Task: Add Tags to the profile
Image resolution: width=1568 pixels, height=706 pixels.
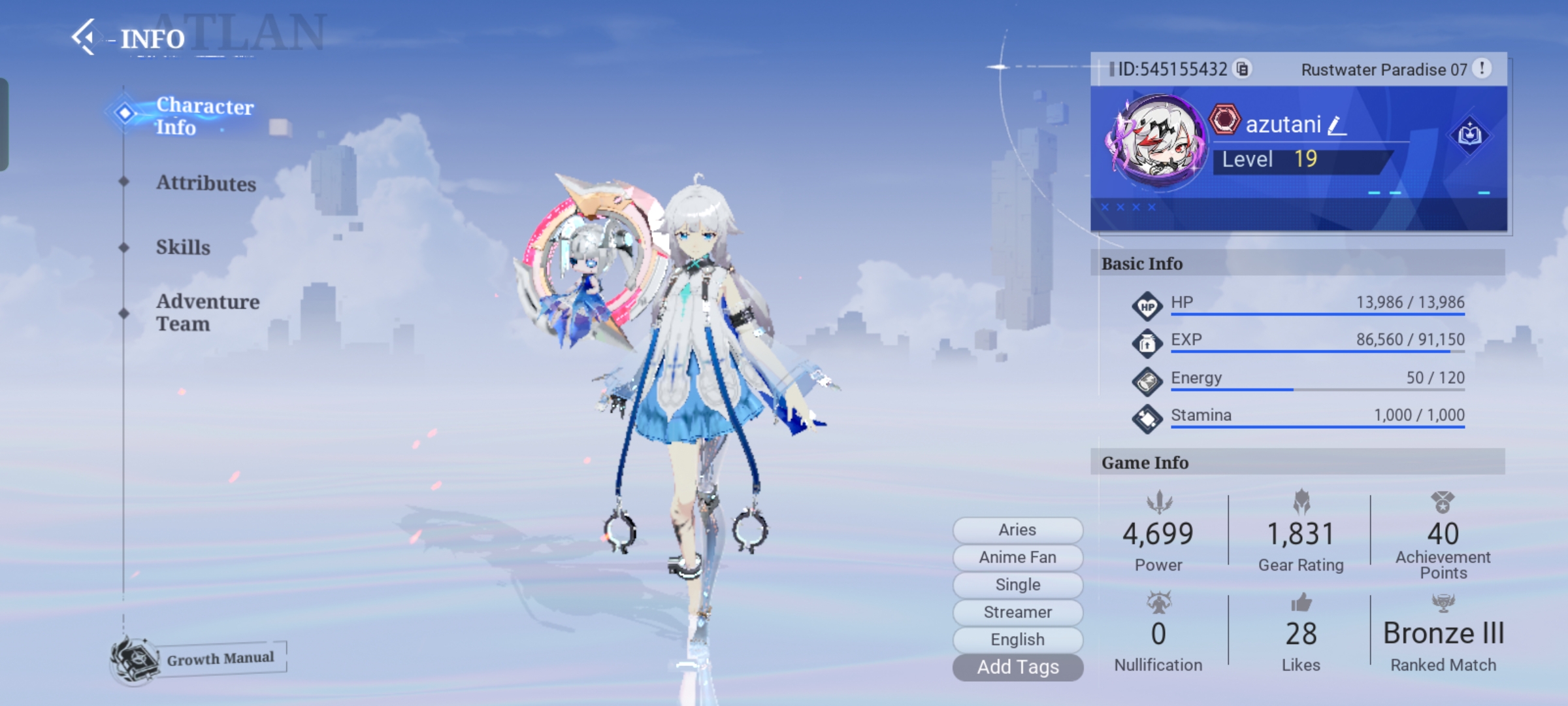Action: pos(1017,667)
